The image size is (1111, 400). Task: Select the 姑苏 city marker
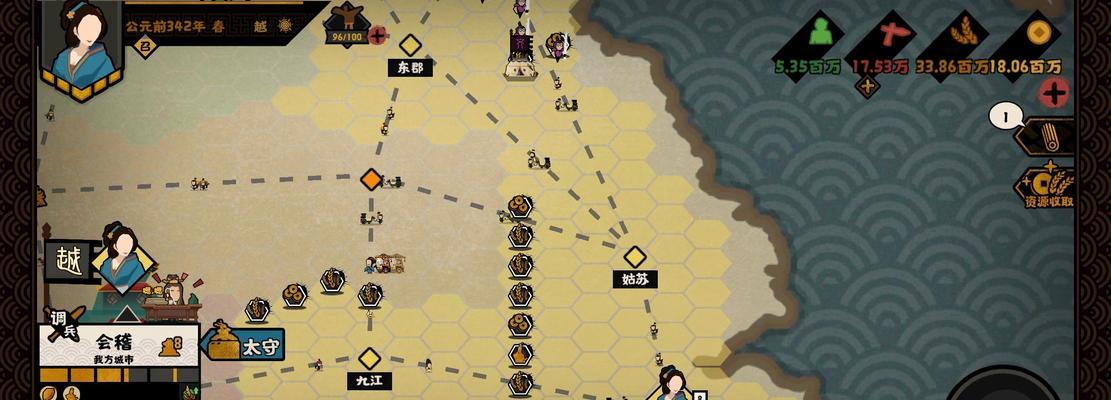(x=635, y=257)
